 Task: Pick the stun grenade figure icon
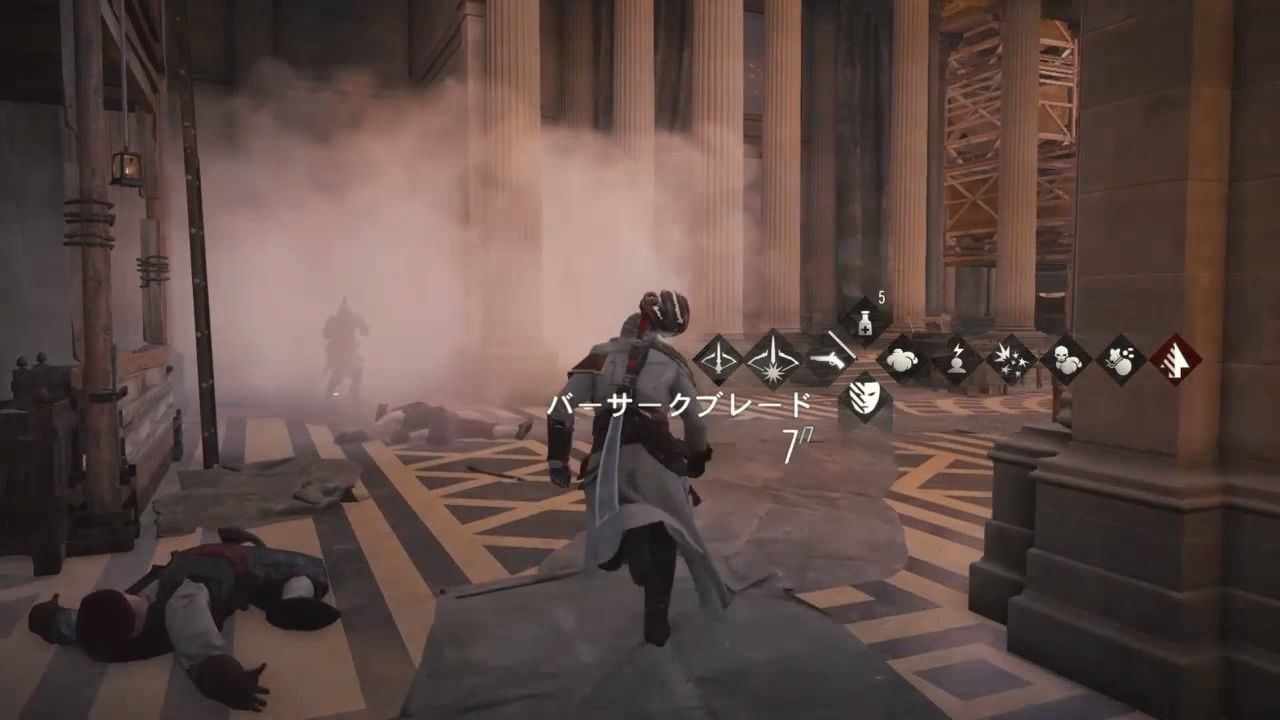pyautogui.click(x=956, y=358)
